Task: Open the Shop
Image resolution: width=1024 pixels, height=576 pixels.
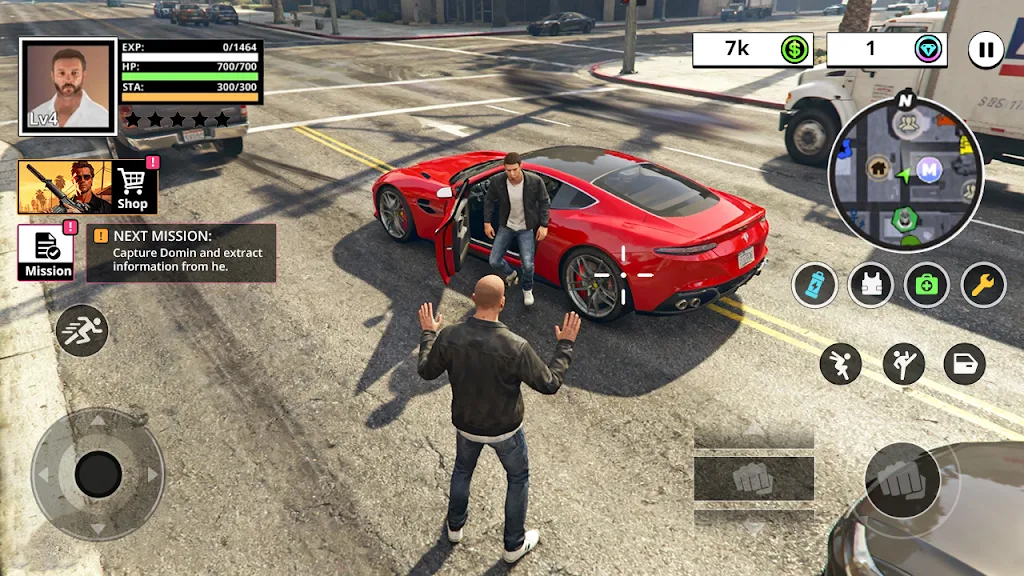Action: coord(132,187)
